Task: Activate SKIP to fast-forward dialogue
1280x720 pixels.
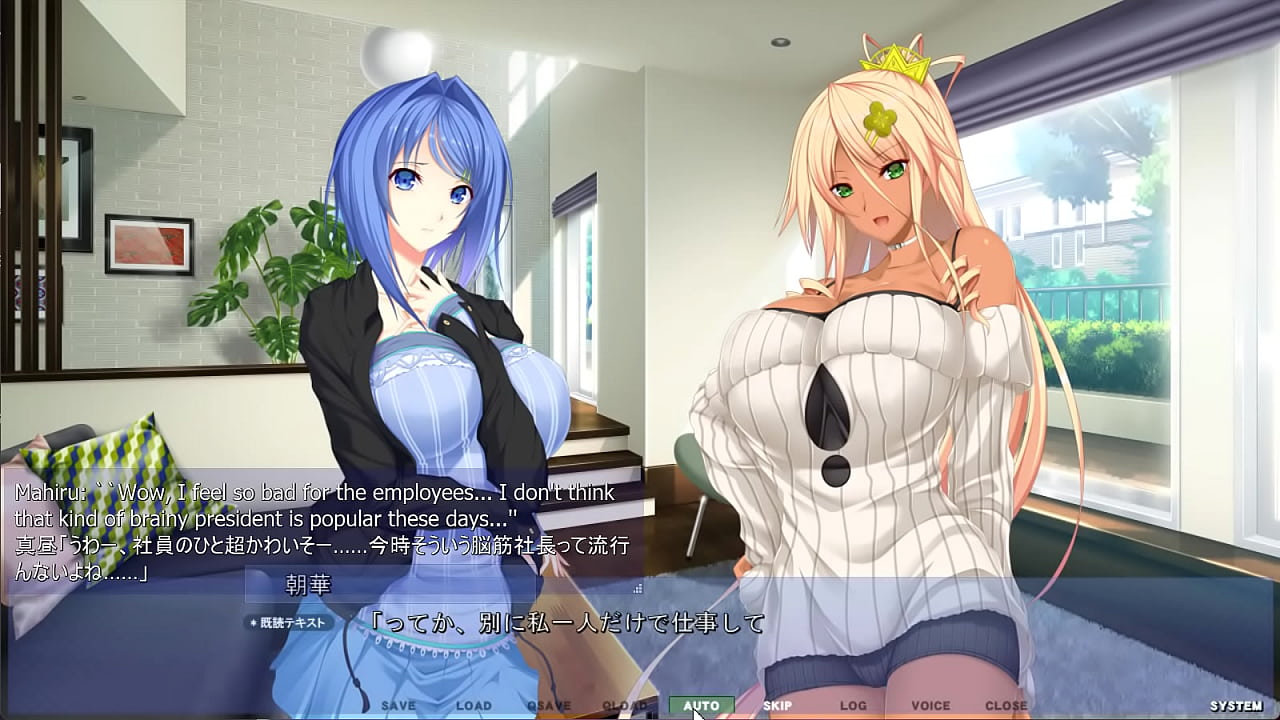Action: pyautogui.click(x=777, y=705)
